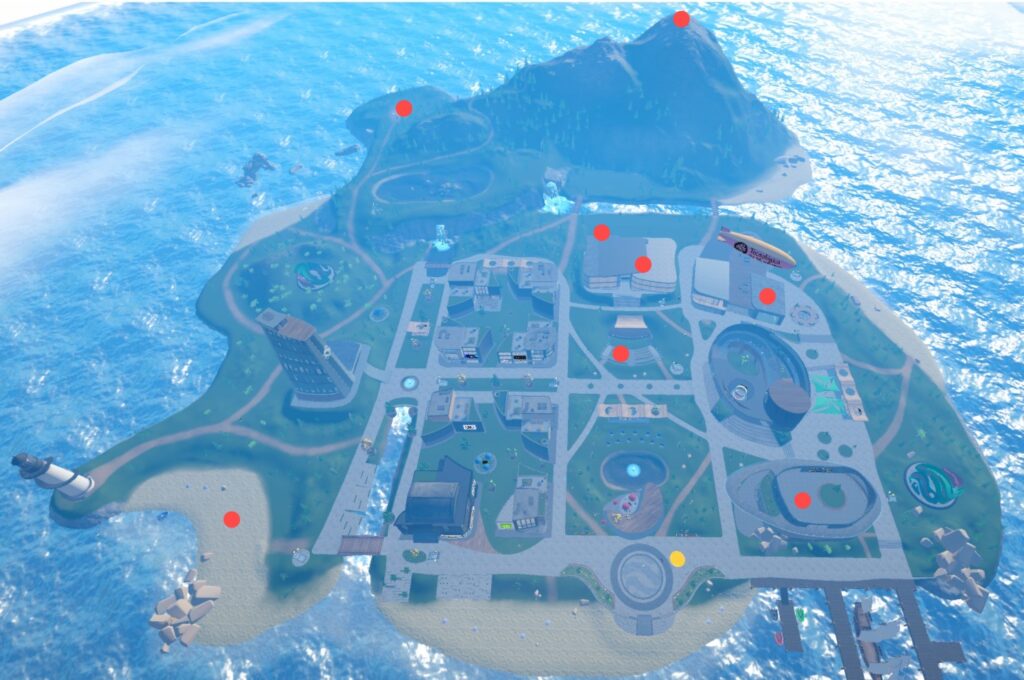Click the yellow marker near the circular plaza
Image resolution: width=1024 pixels, height=680 pixels.
tap(677, 558)
